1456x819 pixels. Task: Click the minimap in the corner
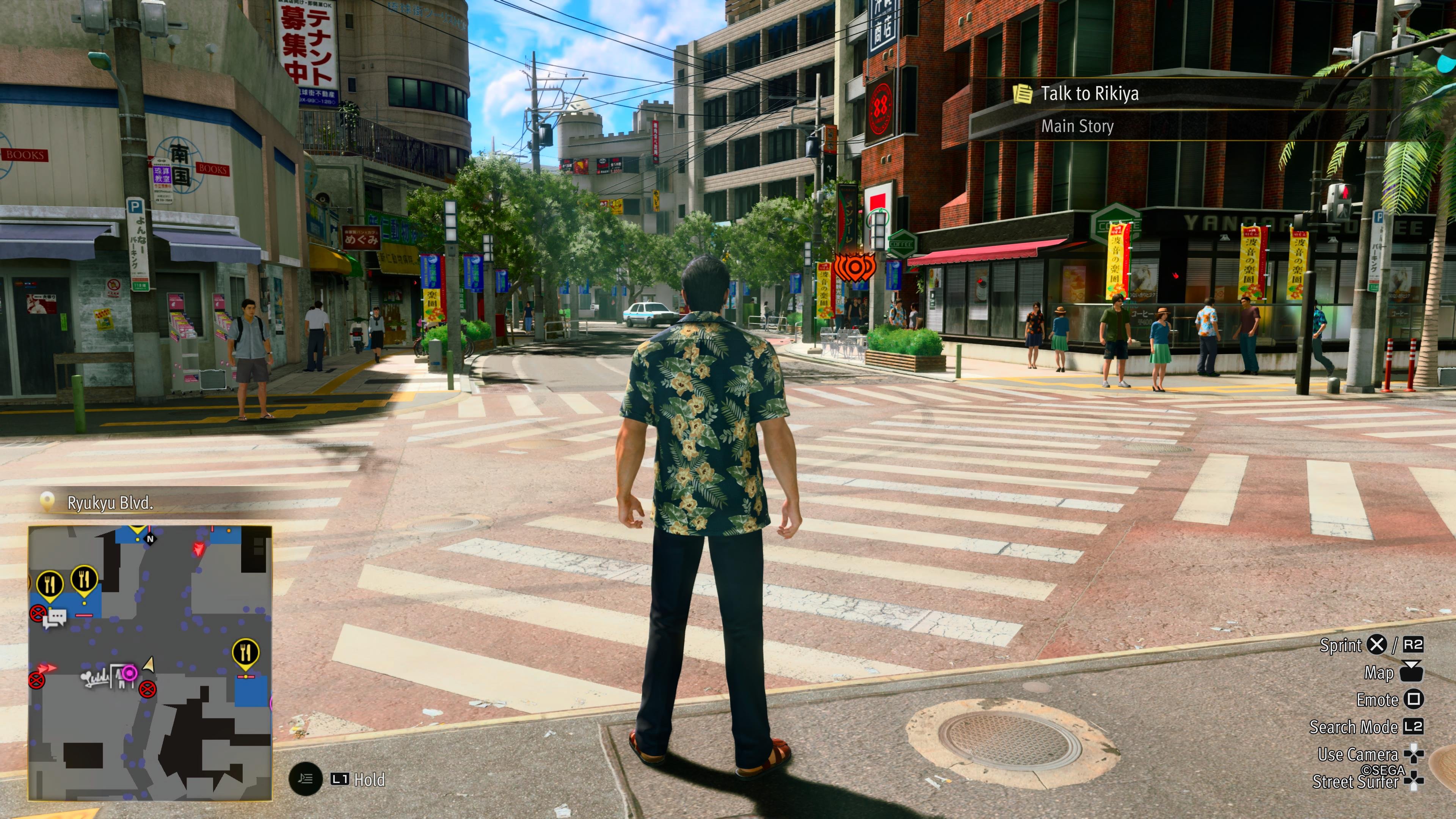[x=151, y=662]
